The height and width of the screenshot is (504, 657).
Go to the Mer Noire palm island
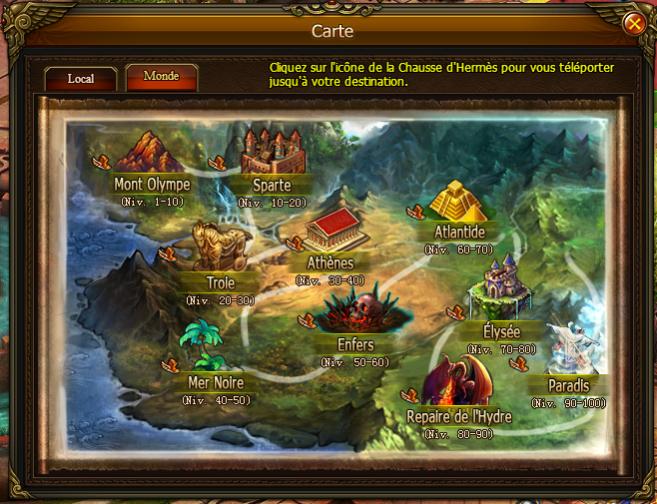pyautogui.click(x=211, y=343)
